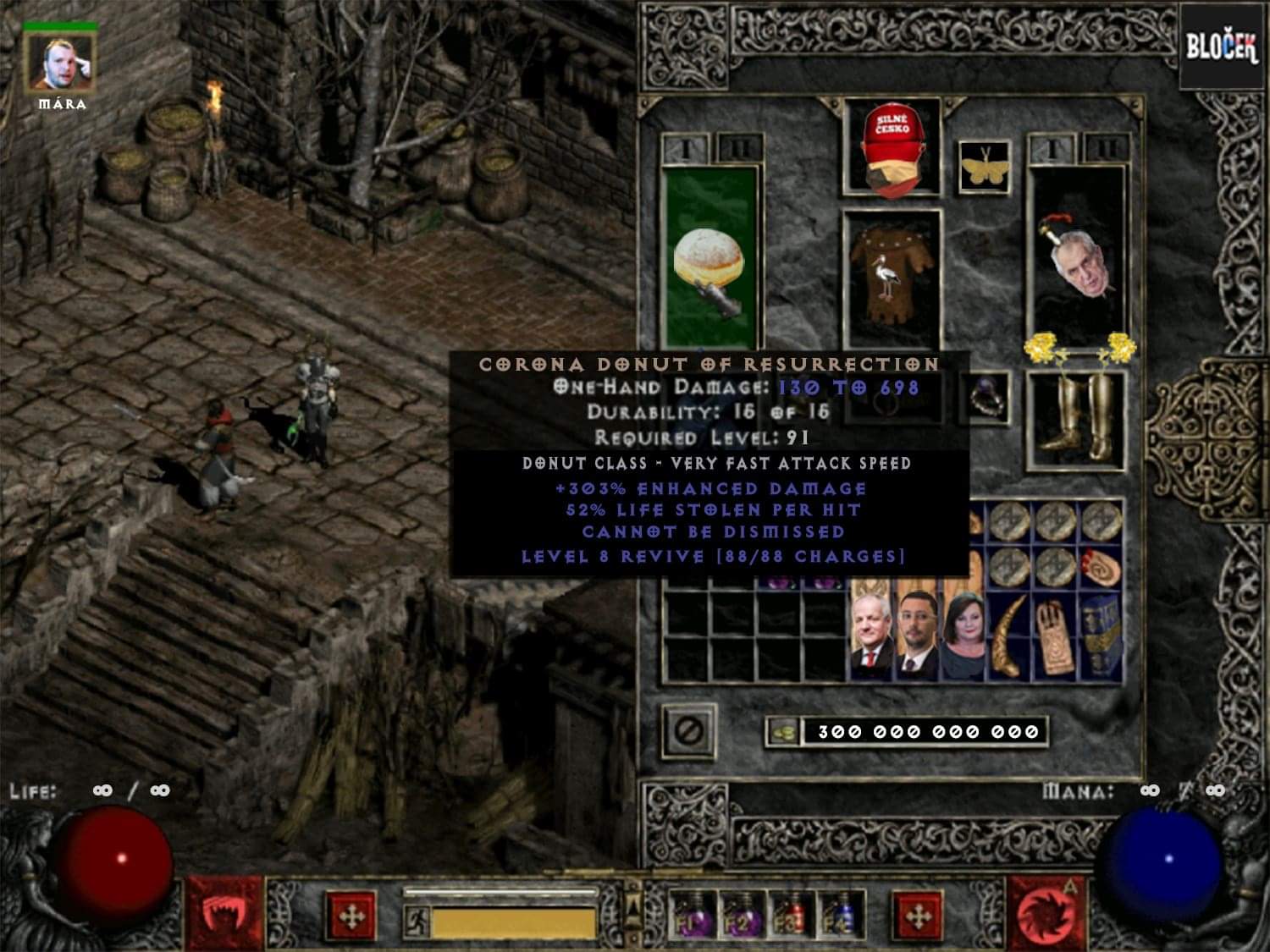Select the Corona Donut weapon slot

[710, 258]
